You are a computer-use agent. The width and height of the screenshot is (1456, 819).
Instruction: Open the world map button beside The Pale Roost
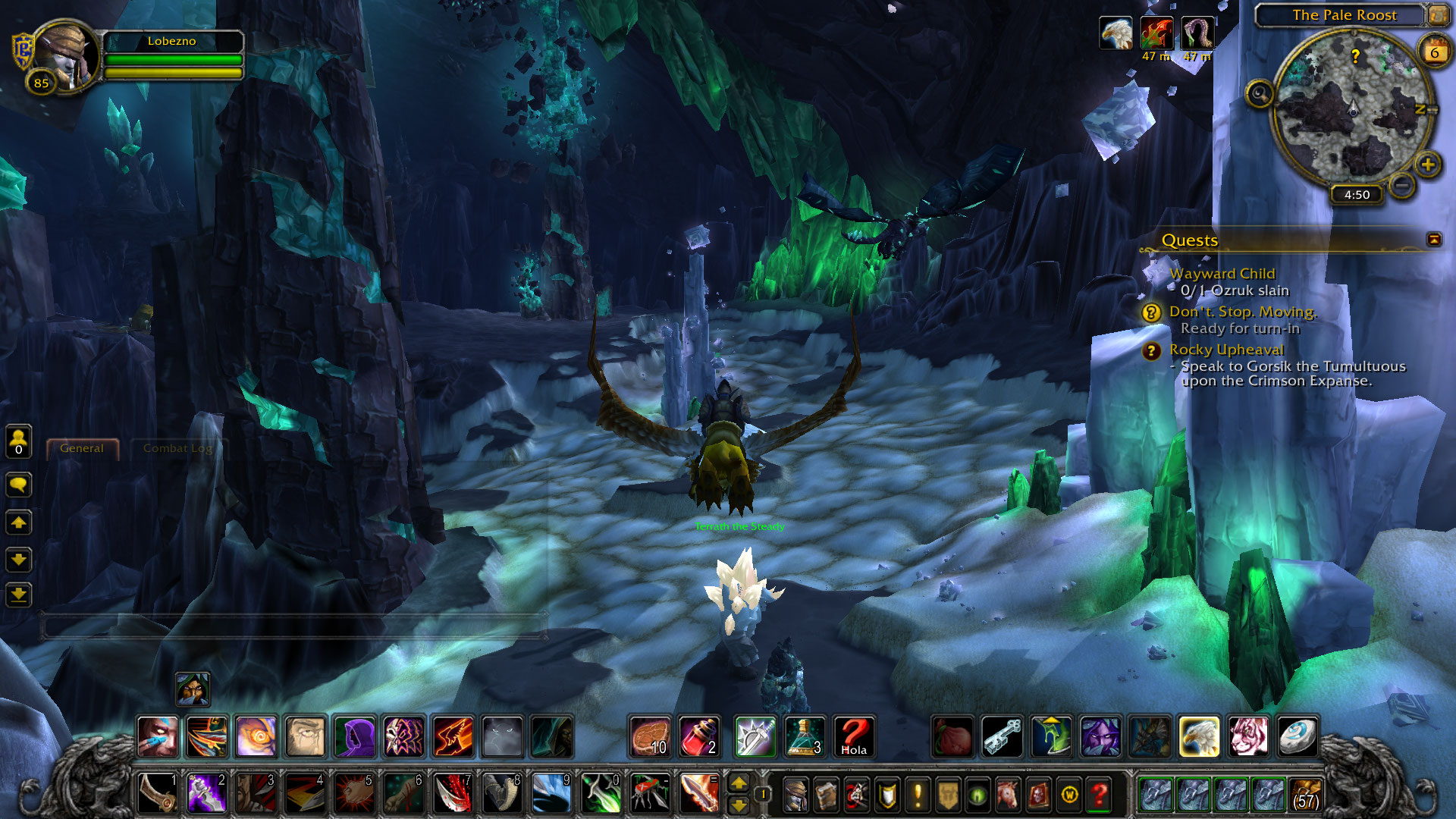click(x=1437, y=14)
